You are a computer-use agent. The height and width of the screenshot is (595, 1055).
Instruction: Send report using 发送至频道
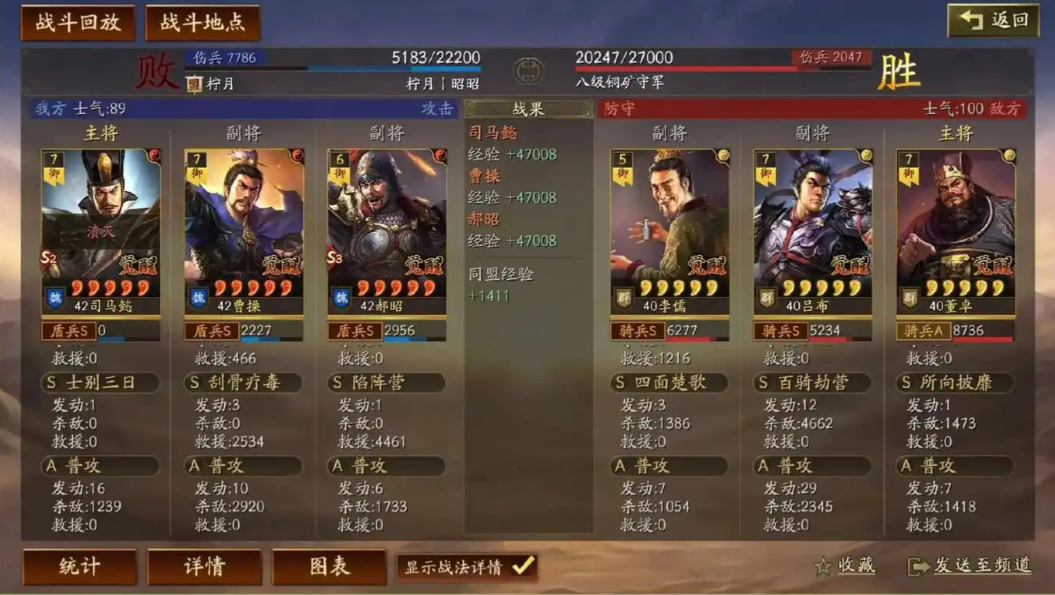[x=970, y=566]
